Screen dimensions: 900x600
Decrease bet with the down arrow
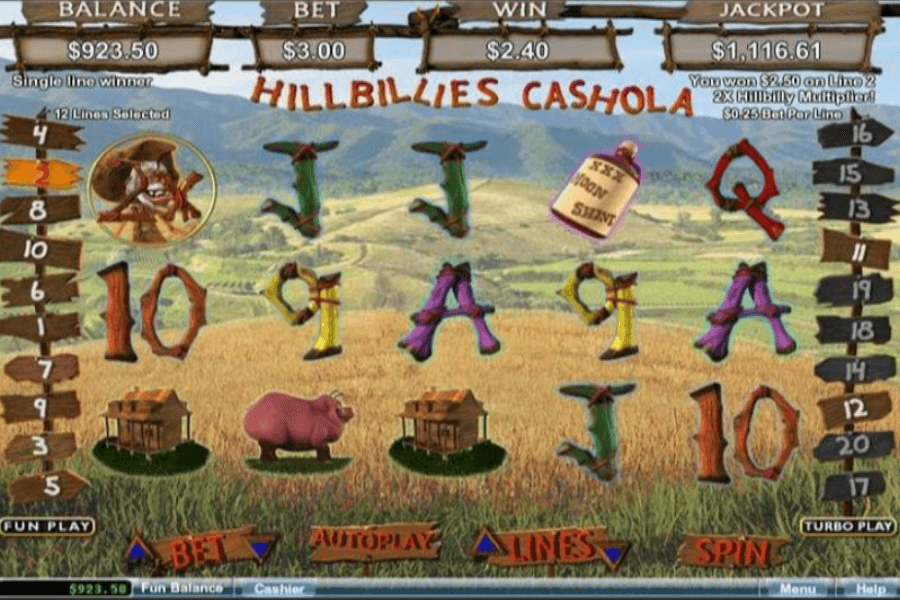(x=261, y=549)
